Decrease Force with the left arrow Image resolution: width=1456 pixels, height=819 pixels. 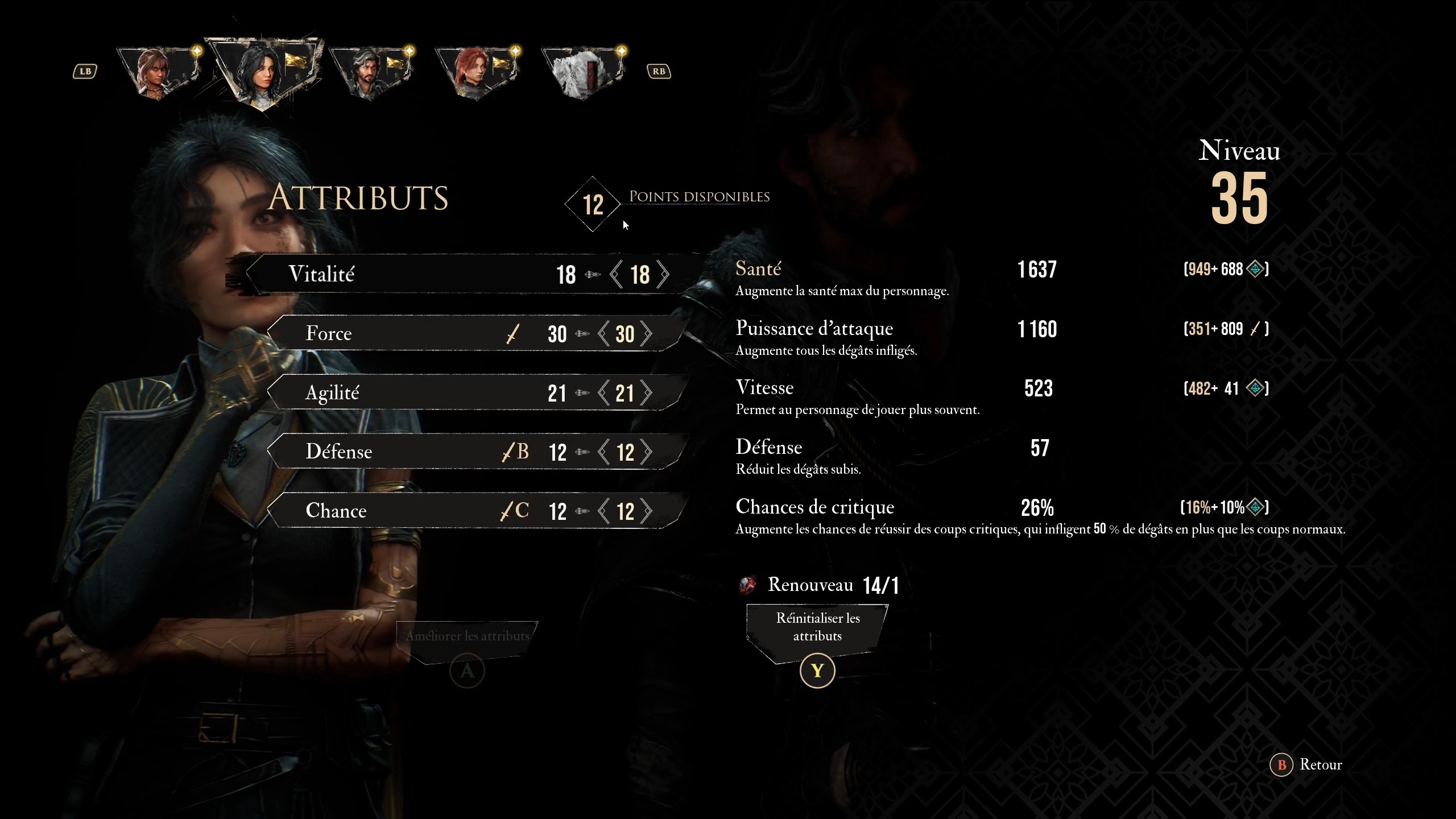pyautogui.click(x=602, y=334)
